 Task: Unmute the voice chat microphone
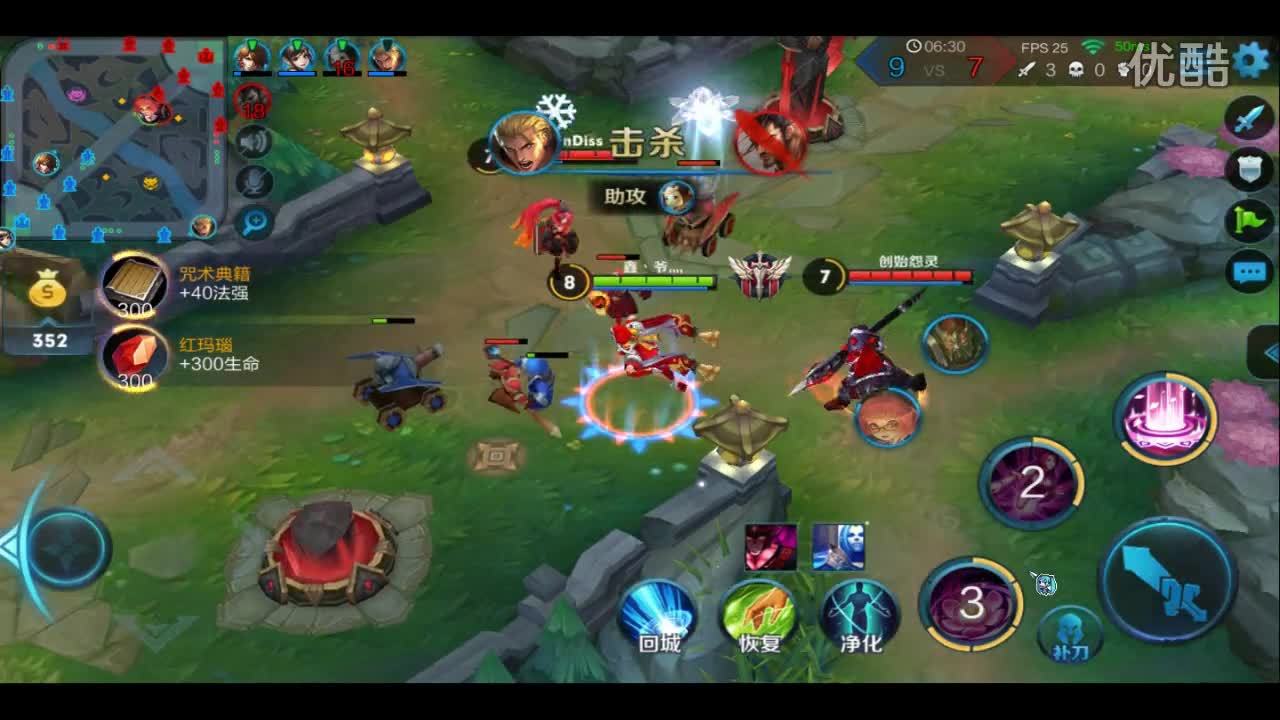[x=252, y=180]
